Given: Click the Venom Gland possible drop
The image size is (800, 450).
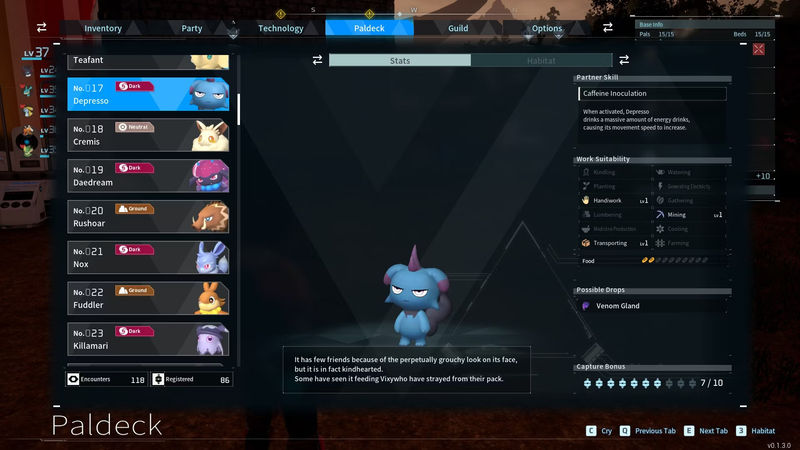Looking at the screenshot, I should pos(617,306).
